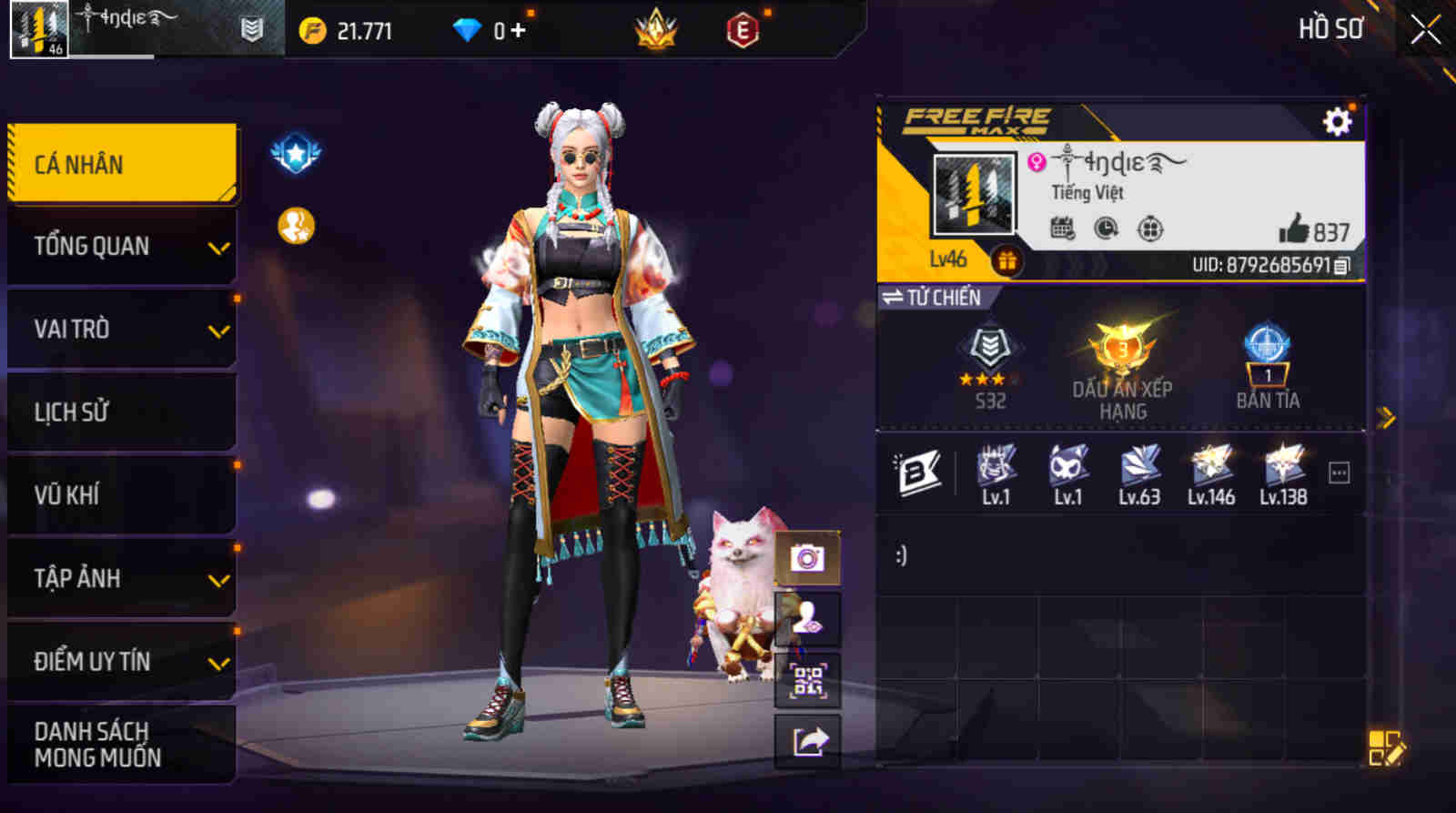Click the diamond currency icon in the top bar
The height and width of the screenshot is (813, 1456).
pos(467,29)
